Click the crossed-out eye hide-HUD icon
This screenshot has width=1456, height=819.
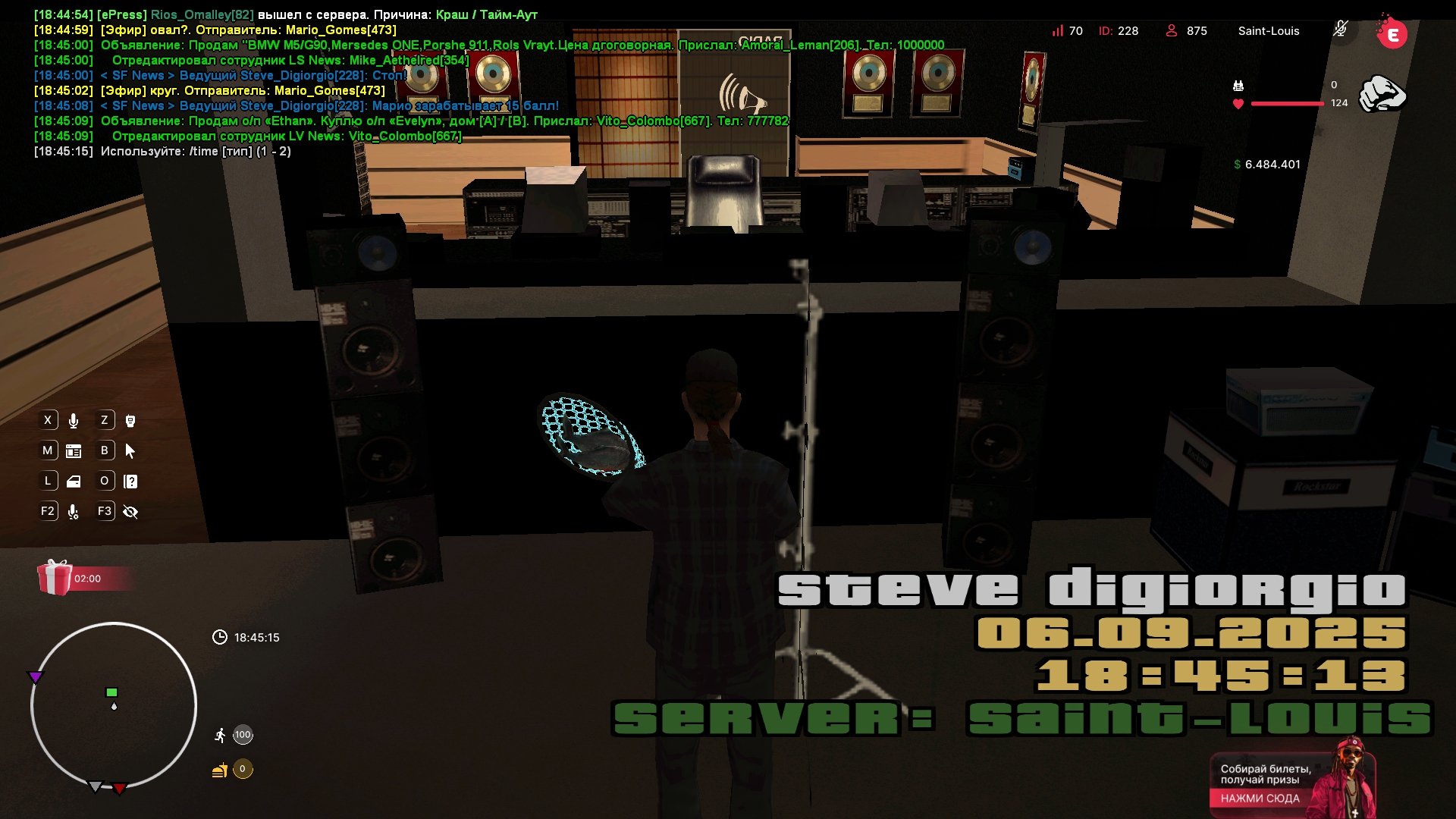coord(130,512)
